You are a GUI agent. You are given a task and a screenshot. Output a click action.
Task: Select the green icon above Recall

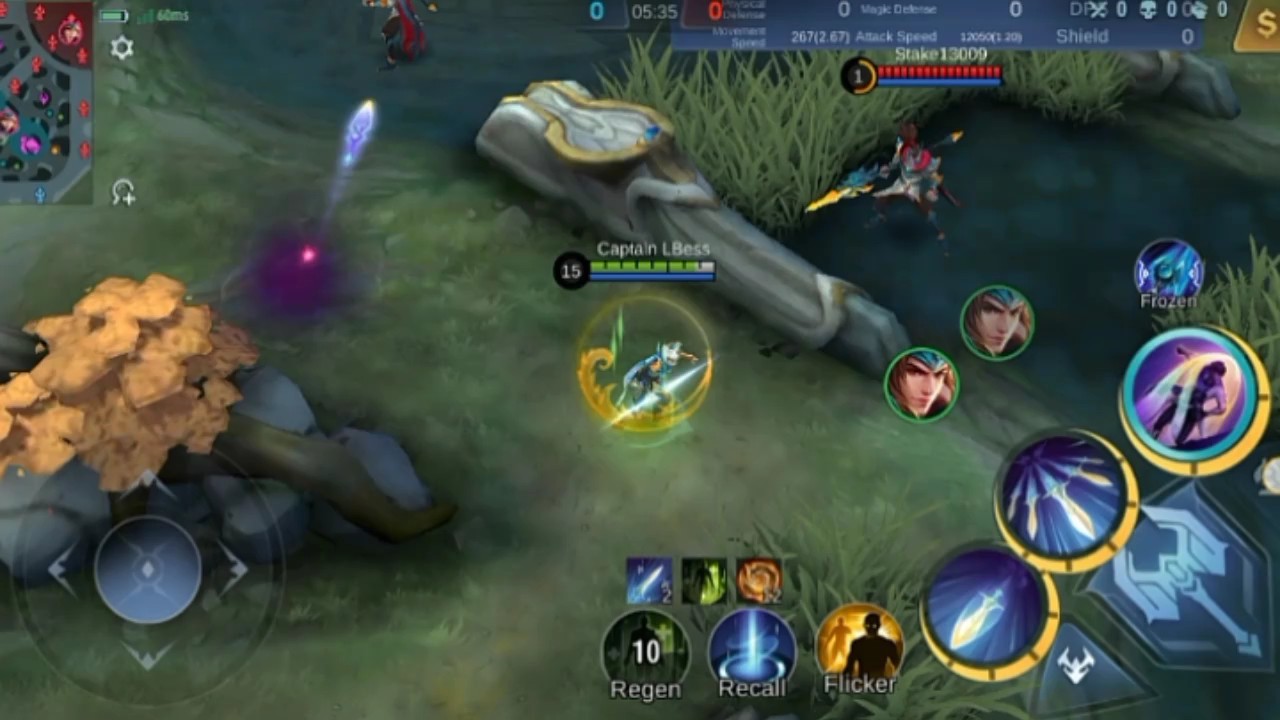point(704,581)
